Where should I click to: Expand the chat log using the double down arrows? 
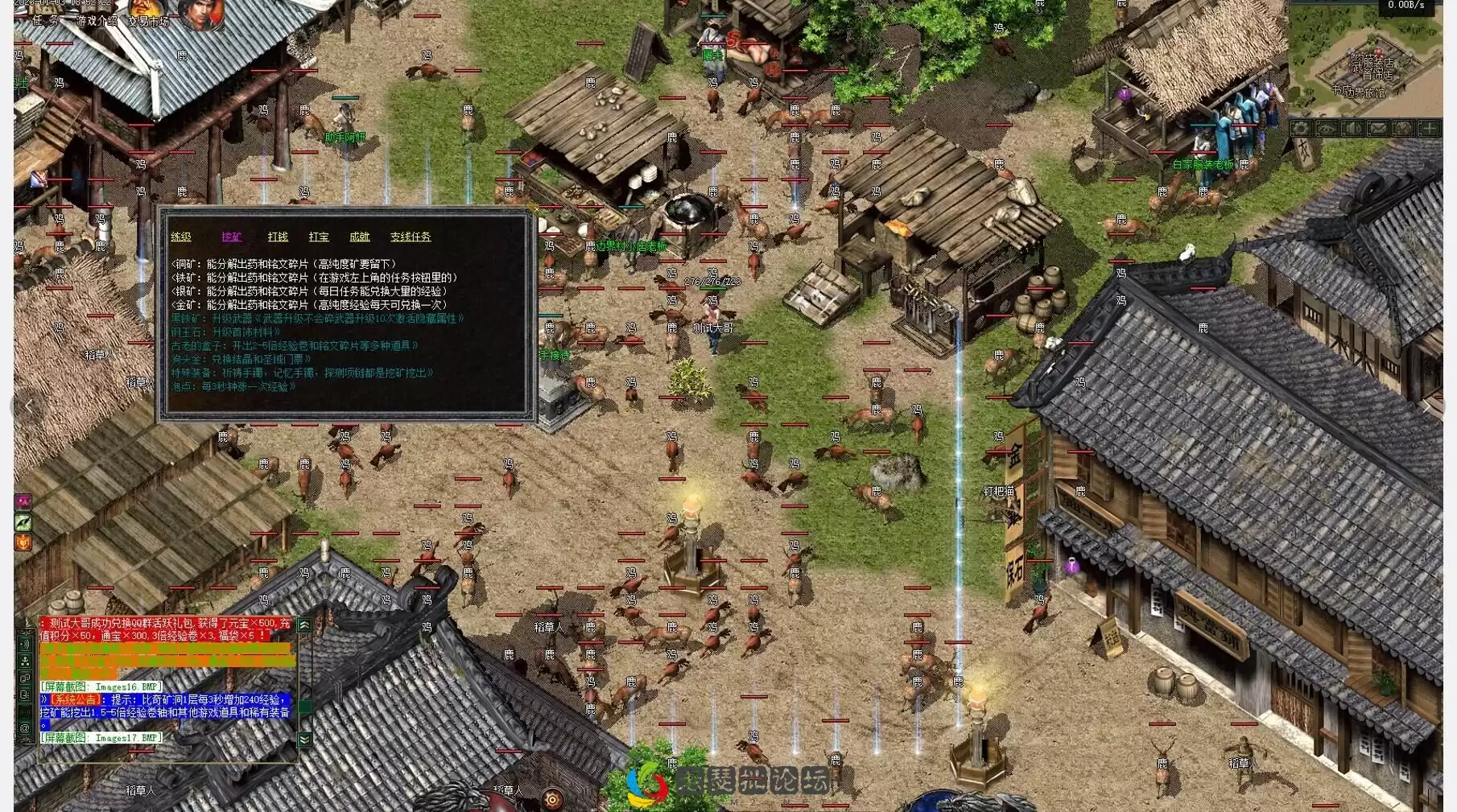304,738
